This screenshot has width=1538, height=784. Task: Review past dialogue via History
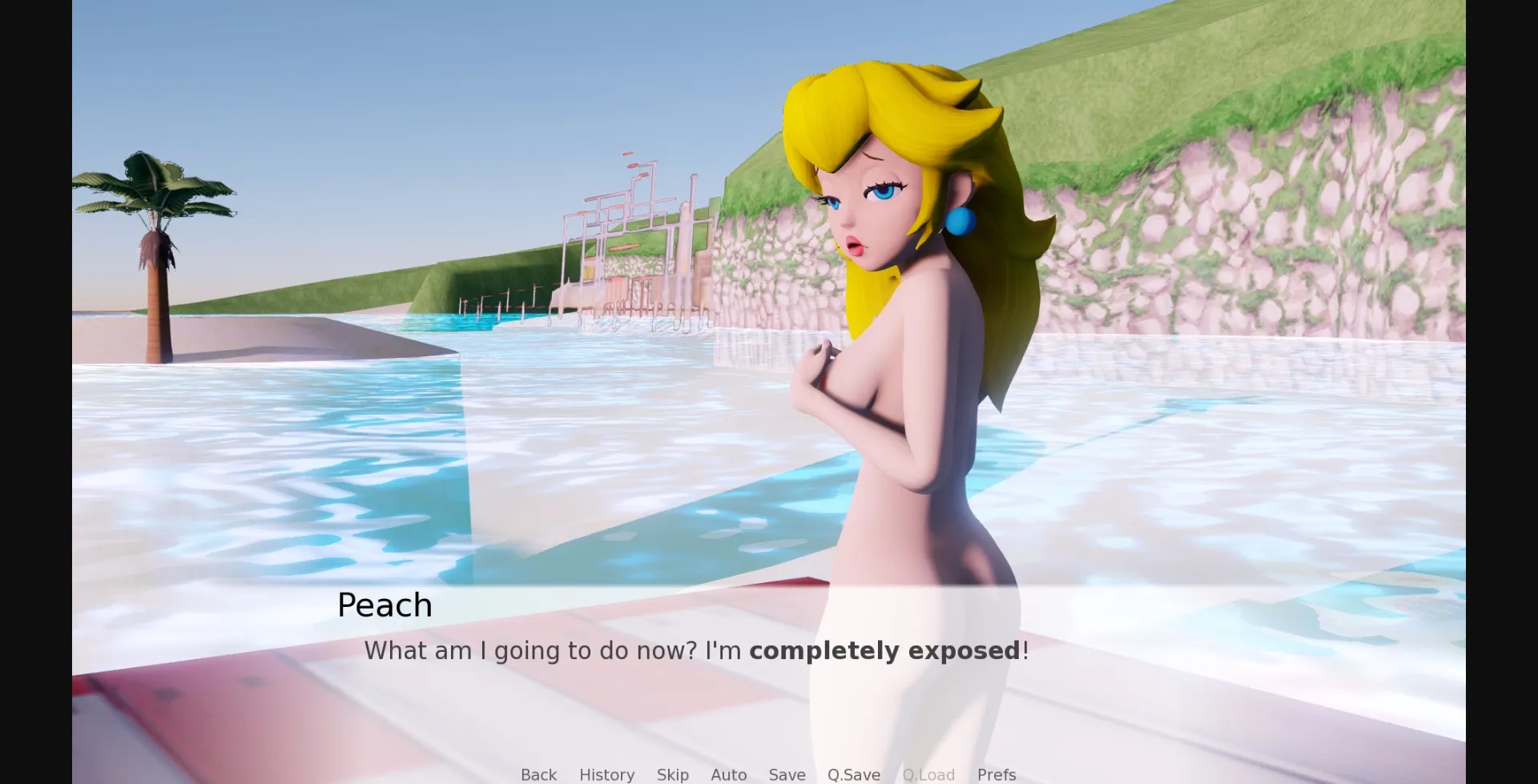(x=606, y=774)
